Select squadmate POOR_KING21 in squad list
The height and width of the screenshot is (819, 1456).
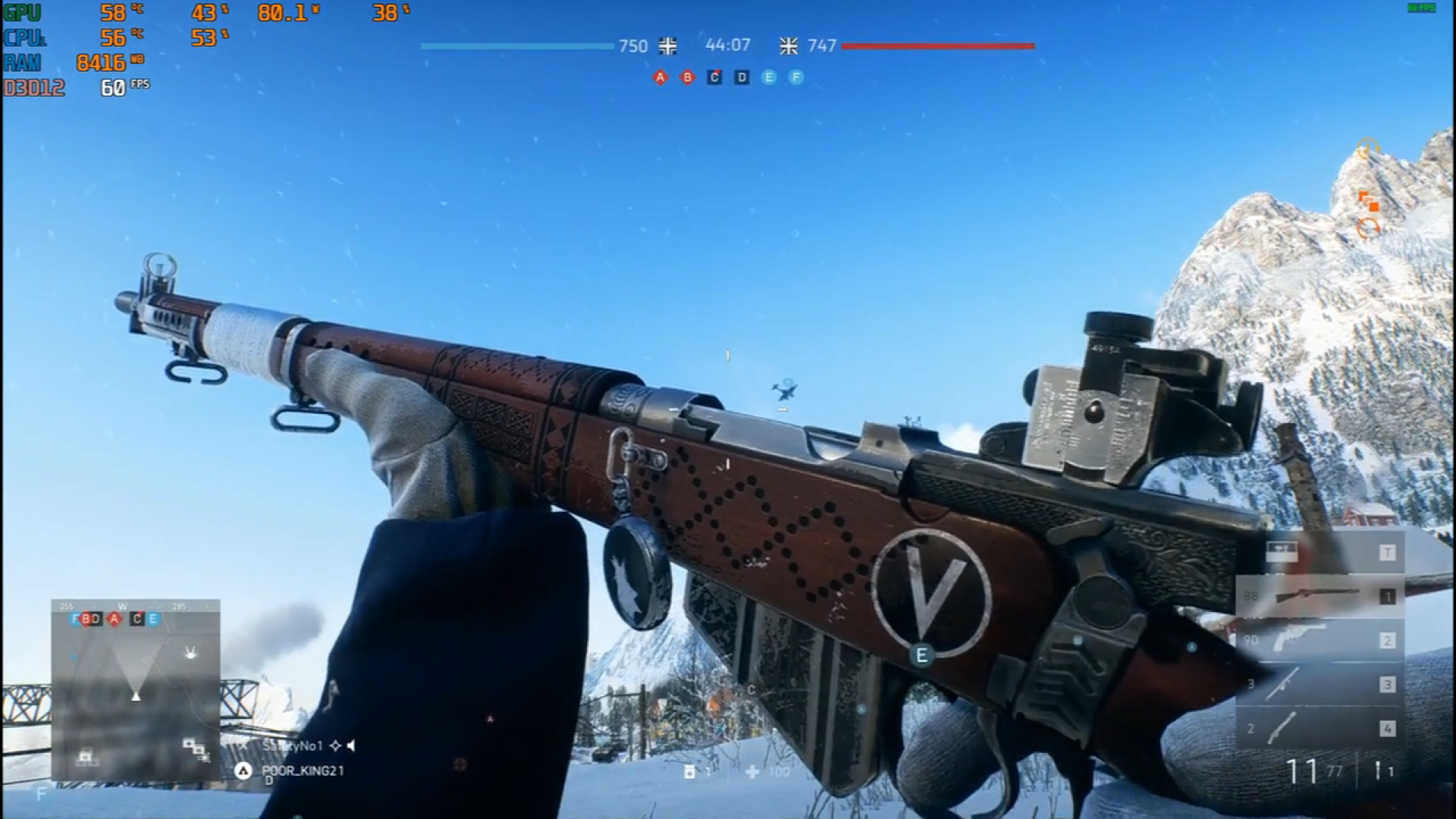coord(303,770)
